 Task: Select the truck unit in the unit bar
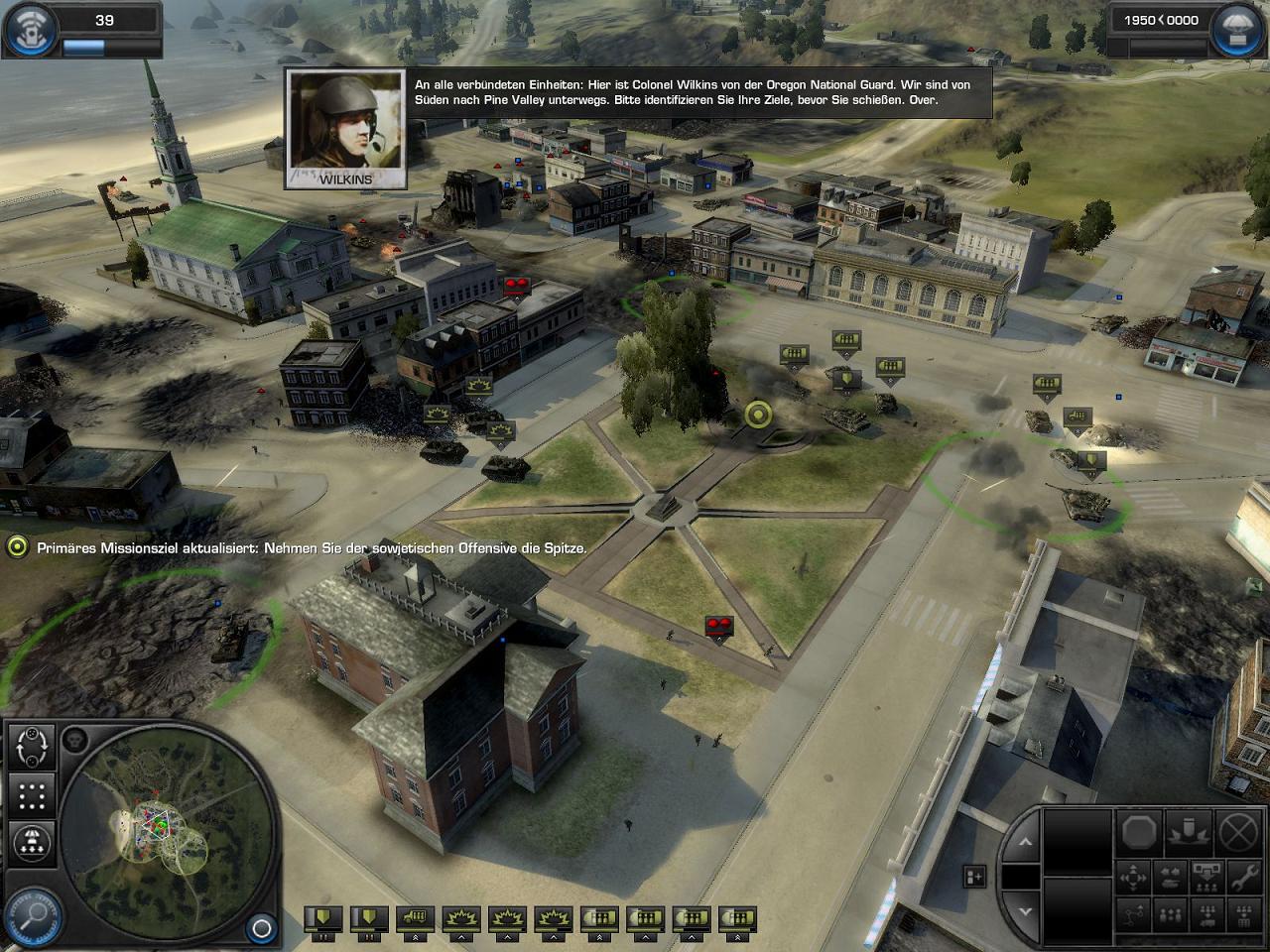tap(415, 919)
